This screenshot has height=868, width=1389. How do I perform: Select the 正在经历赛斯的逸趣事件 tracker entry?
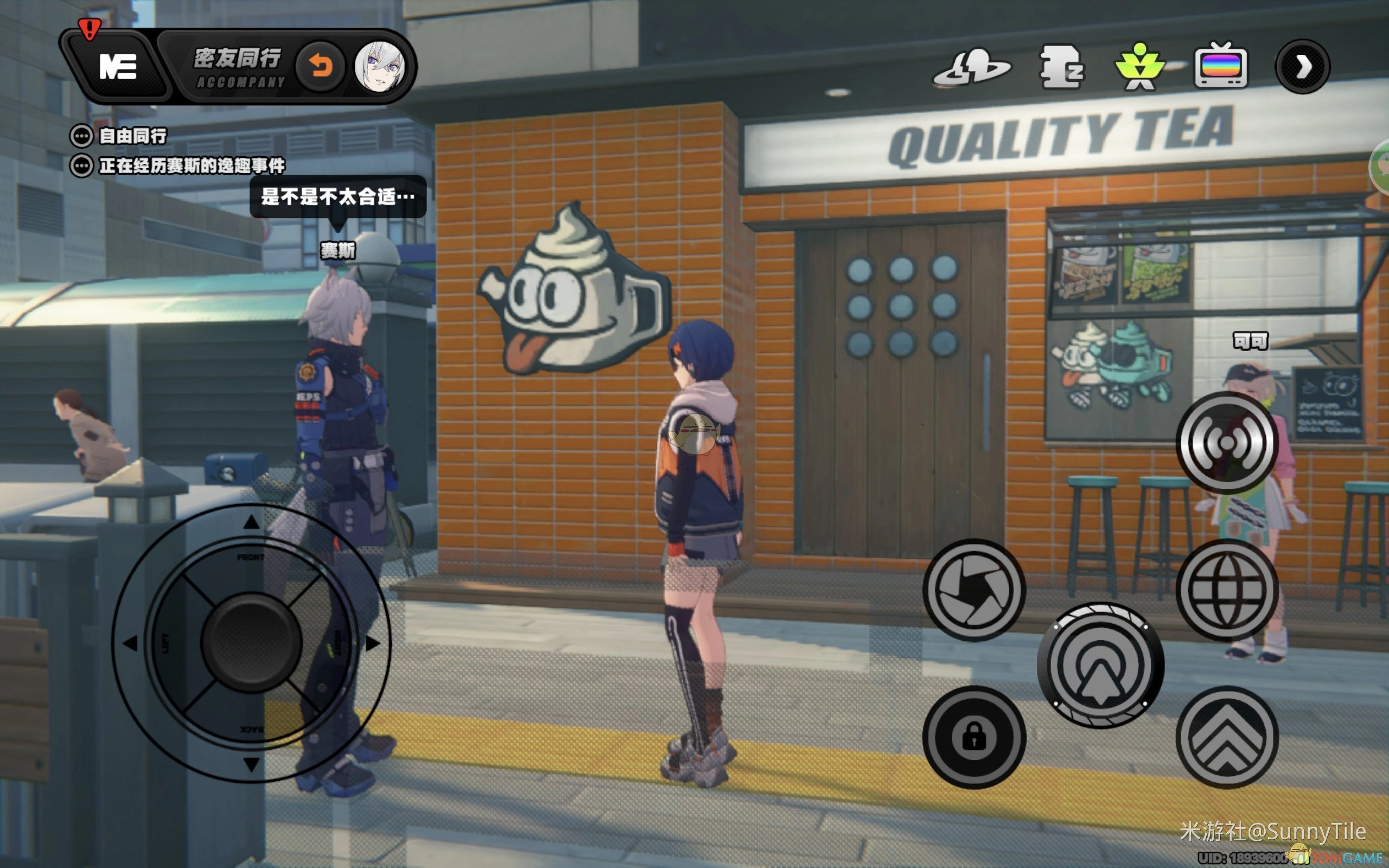(191, 166)
